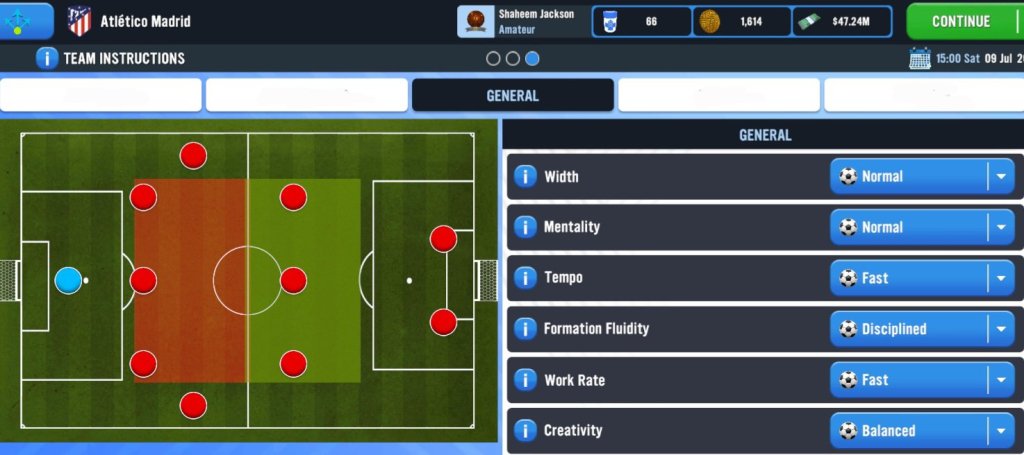Open the blue tactics menu button
The height and width of the screenshot is (455, 1024).
pos(27,21)
